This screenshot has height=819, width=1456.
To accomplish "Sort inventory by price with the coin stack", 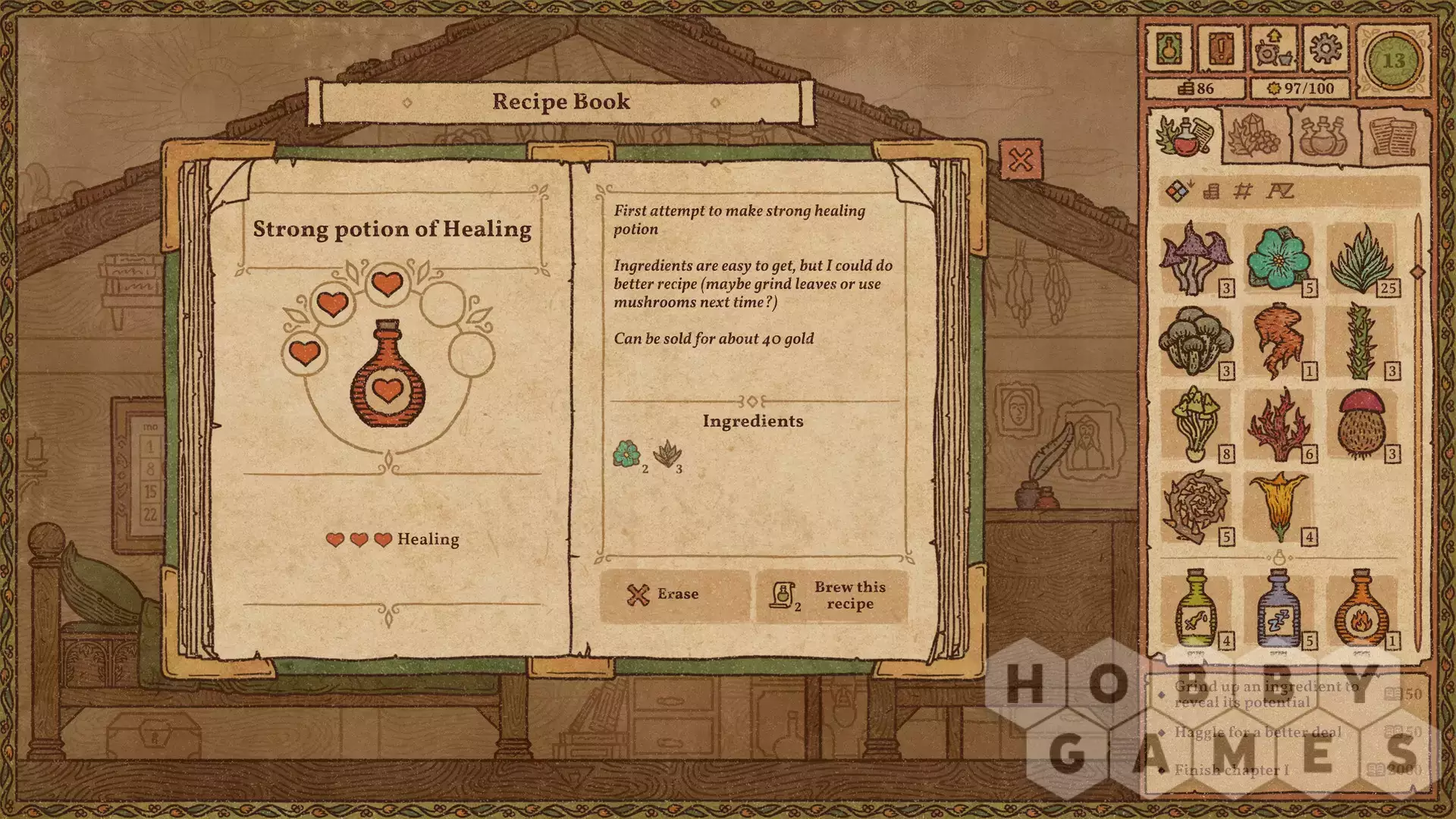I will pos(1211,191).
